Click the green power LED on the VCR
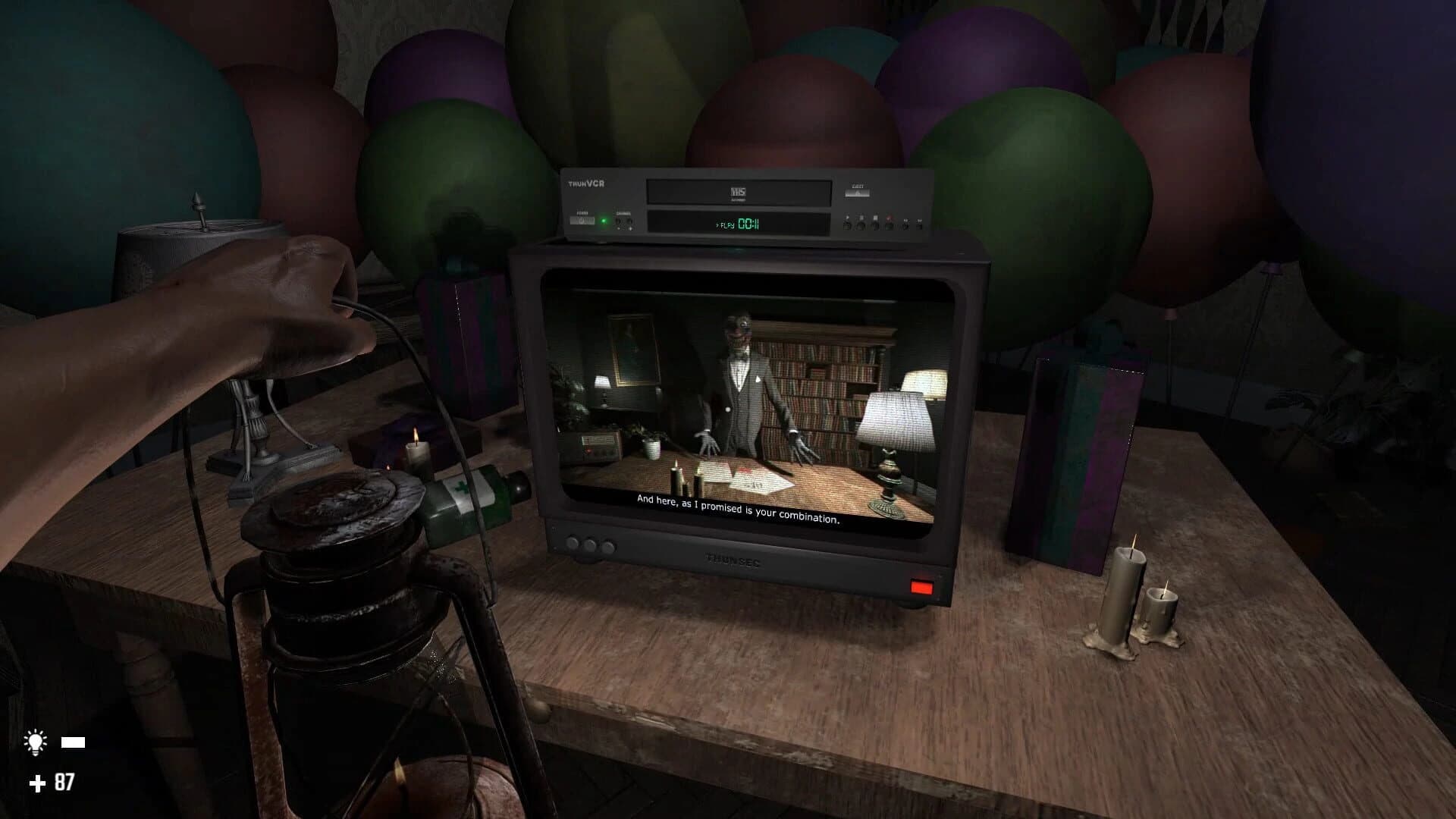Image resolution: width=1456 pixels, height=819 pixels. [603, 221]
